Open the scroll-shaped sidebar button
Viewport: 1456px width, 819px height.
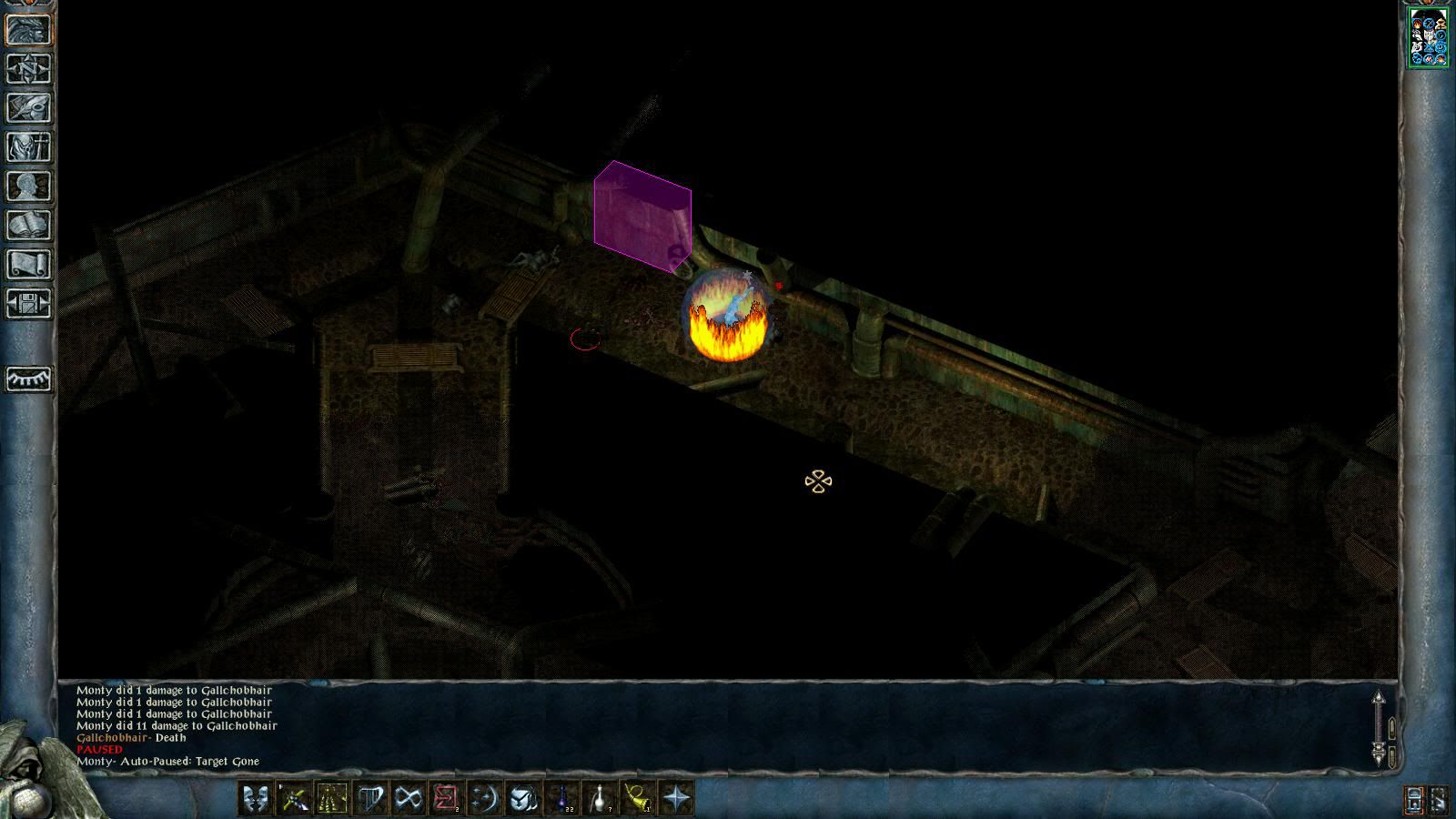coord(28,265)
